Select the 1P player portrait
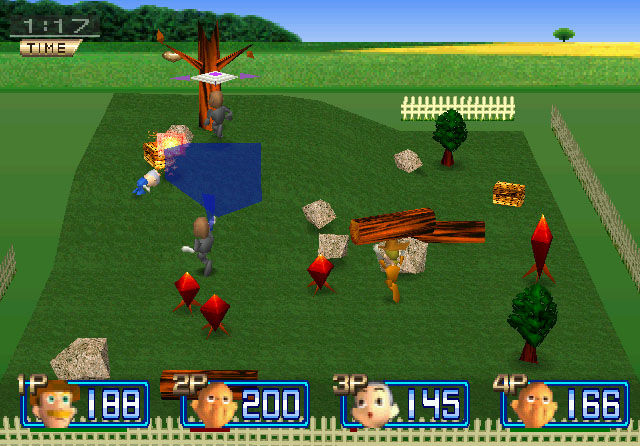640x446 pixels. [54, 404]
